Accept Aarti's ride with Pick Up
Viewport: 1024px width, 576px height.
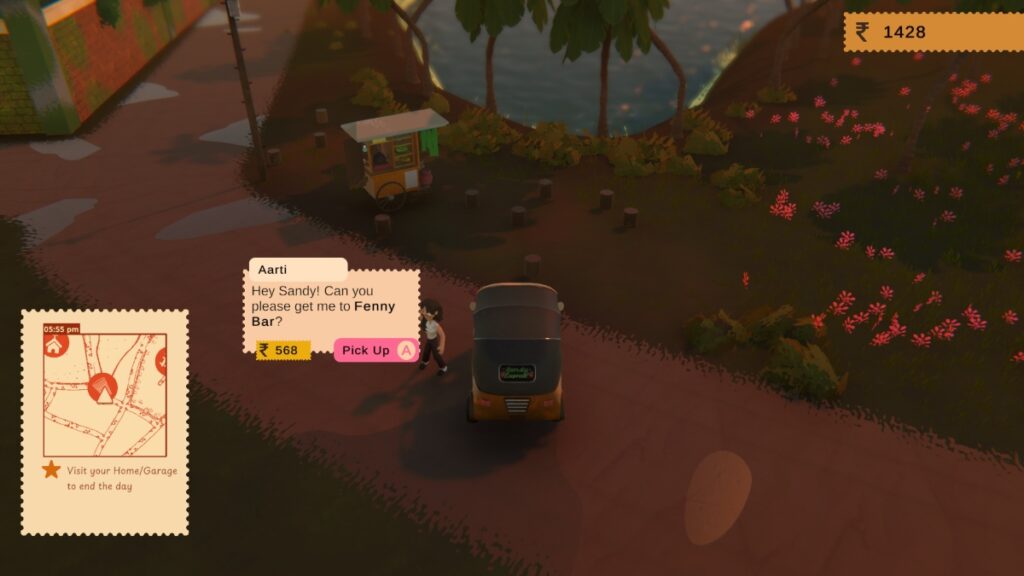pos(375,350)
